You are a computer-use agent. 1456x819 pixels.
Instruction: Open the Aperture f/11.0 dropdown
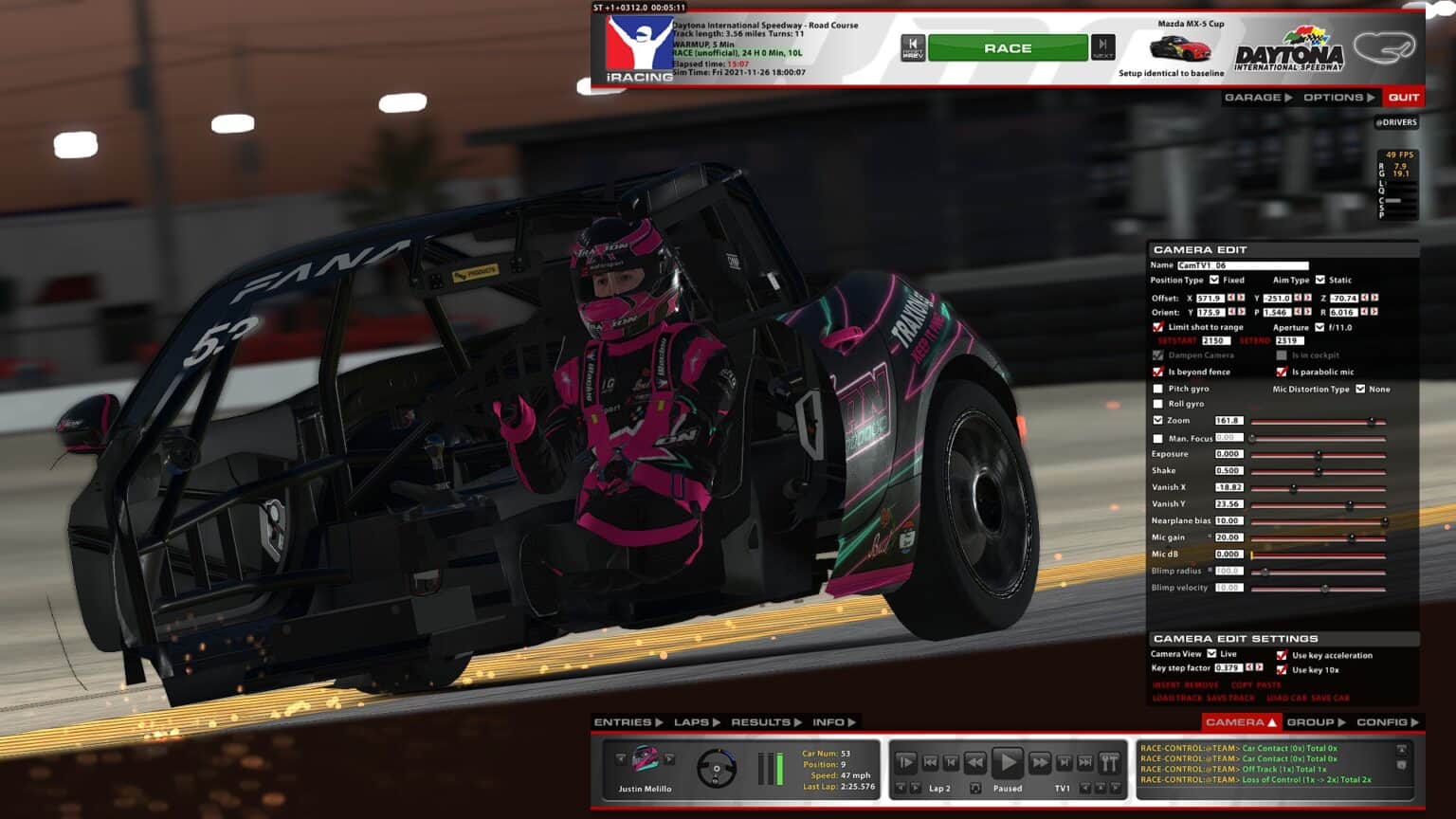[x=1319, y=327]
